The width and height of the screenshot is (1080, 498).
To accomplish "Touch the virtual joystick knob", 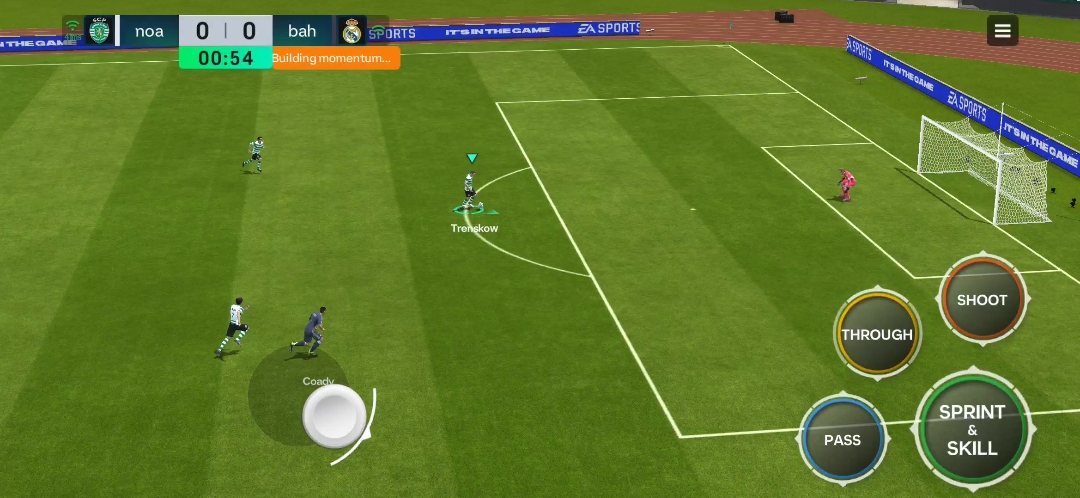I will pyautogui.click(x=334, y=415).
